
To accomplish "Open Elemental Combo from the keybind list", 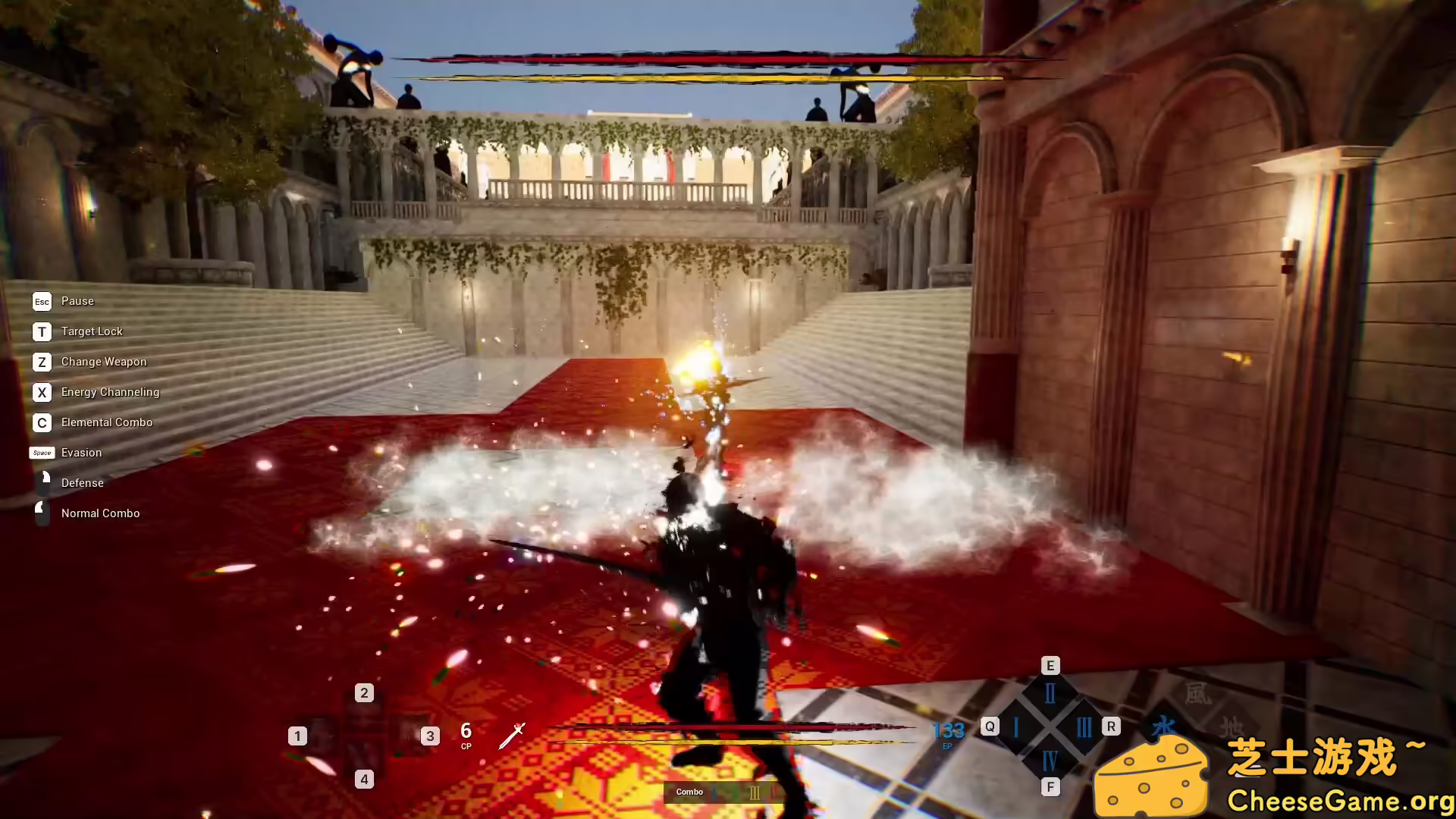I will pyautogui.click(x=107, y=422).
